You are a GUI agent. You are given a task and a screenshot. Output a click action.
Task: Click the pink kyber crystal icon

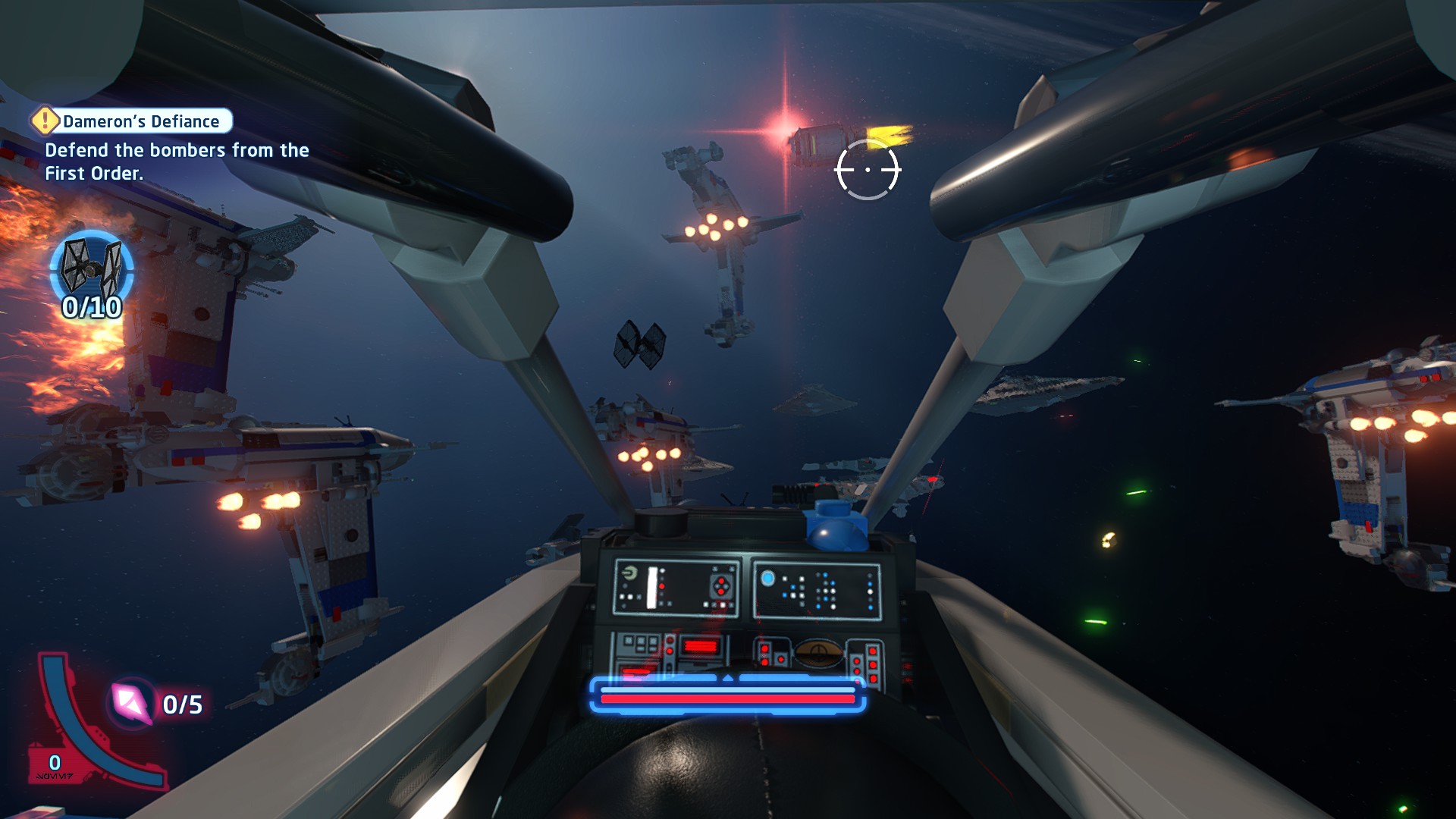132,702
